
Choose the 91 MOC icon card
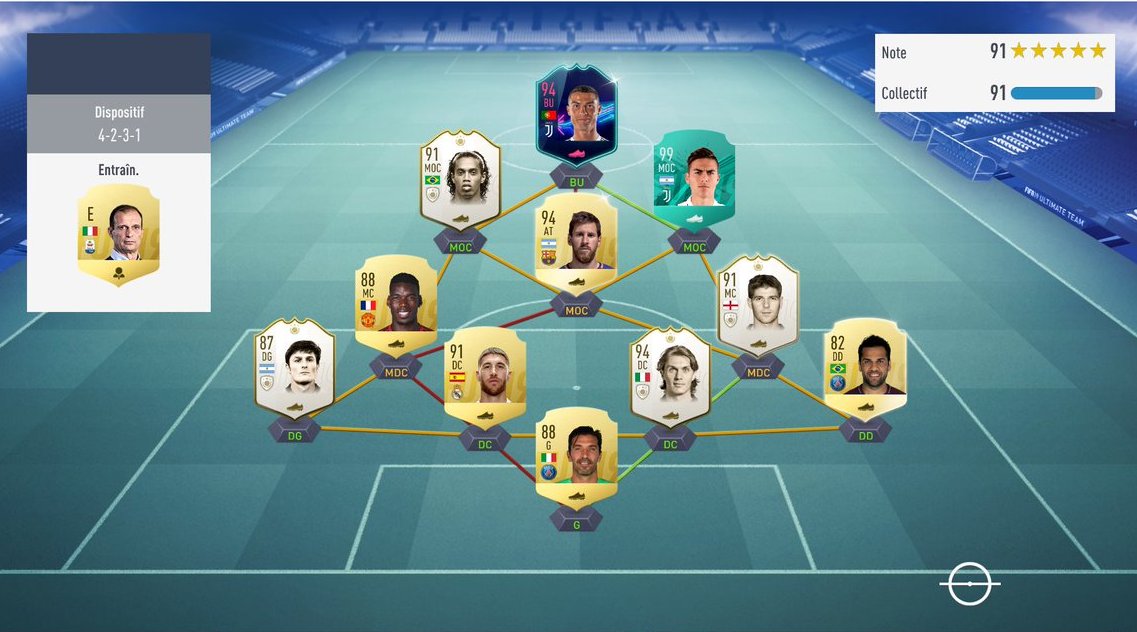point(460,180)
